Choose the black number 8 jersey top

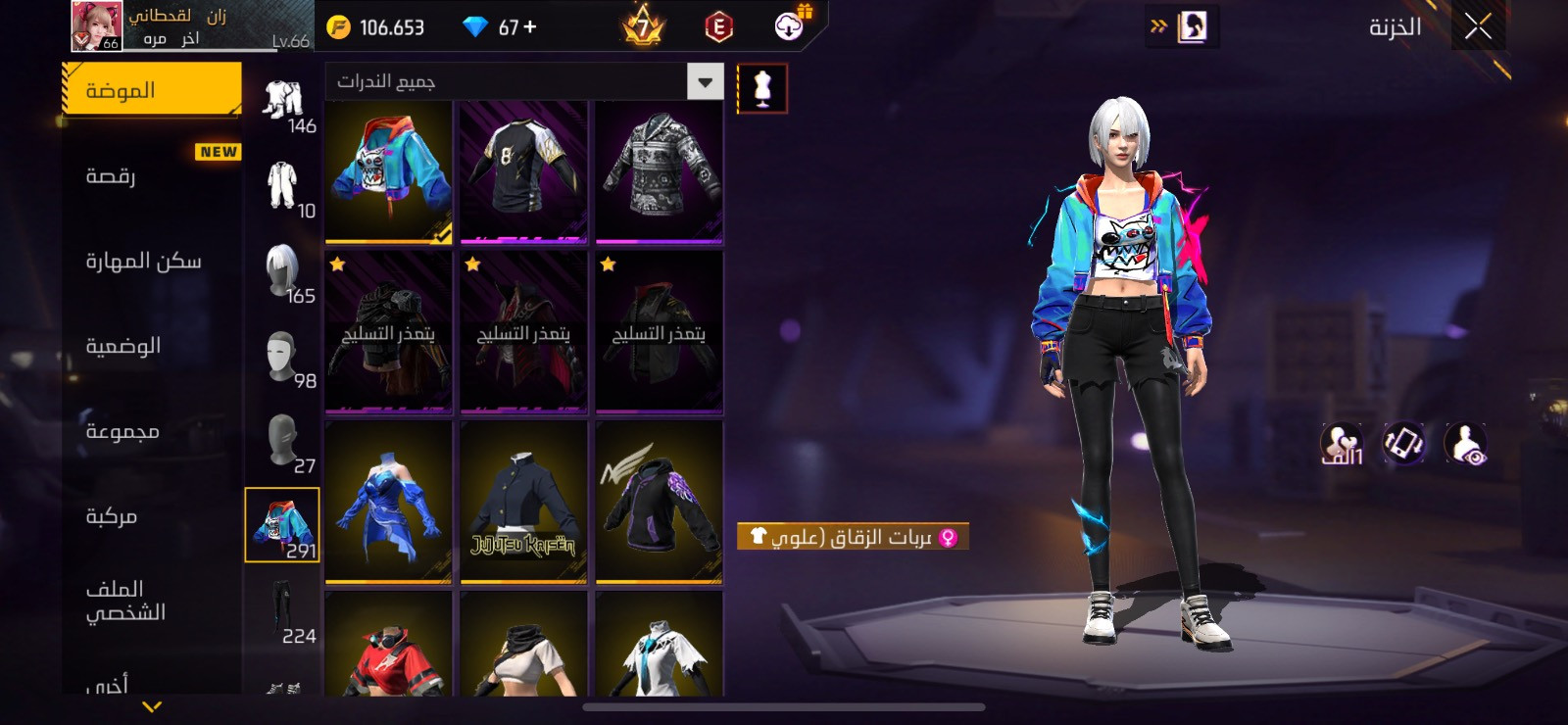(523, 171)
